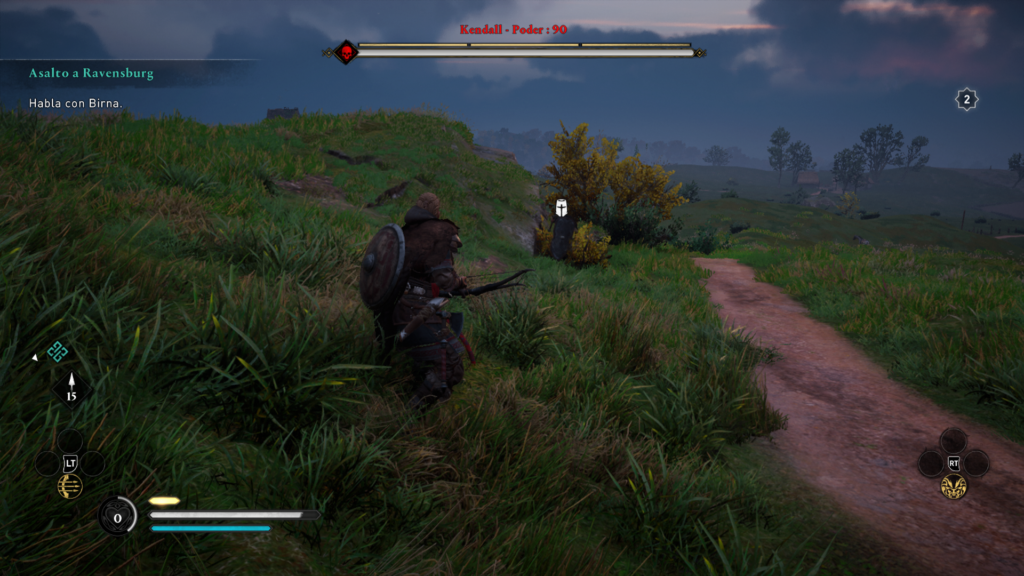Image resolution: width=1024 pixels, height=576 pixels.
Task: Select the teal knot quest marker icon
Action: (57, 351)
